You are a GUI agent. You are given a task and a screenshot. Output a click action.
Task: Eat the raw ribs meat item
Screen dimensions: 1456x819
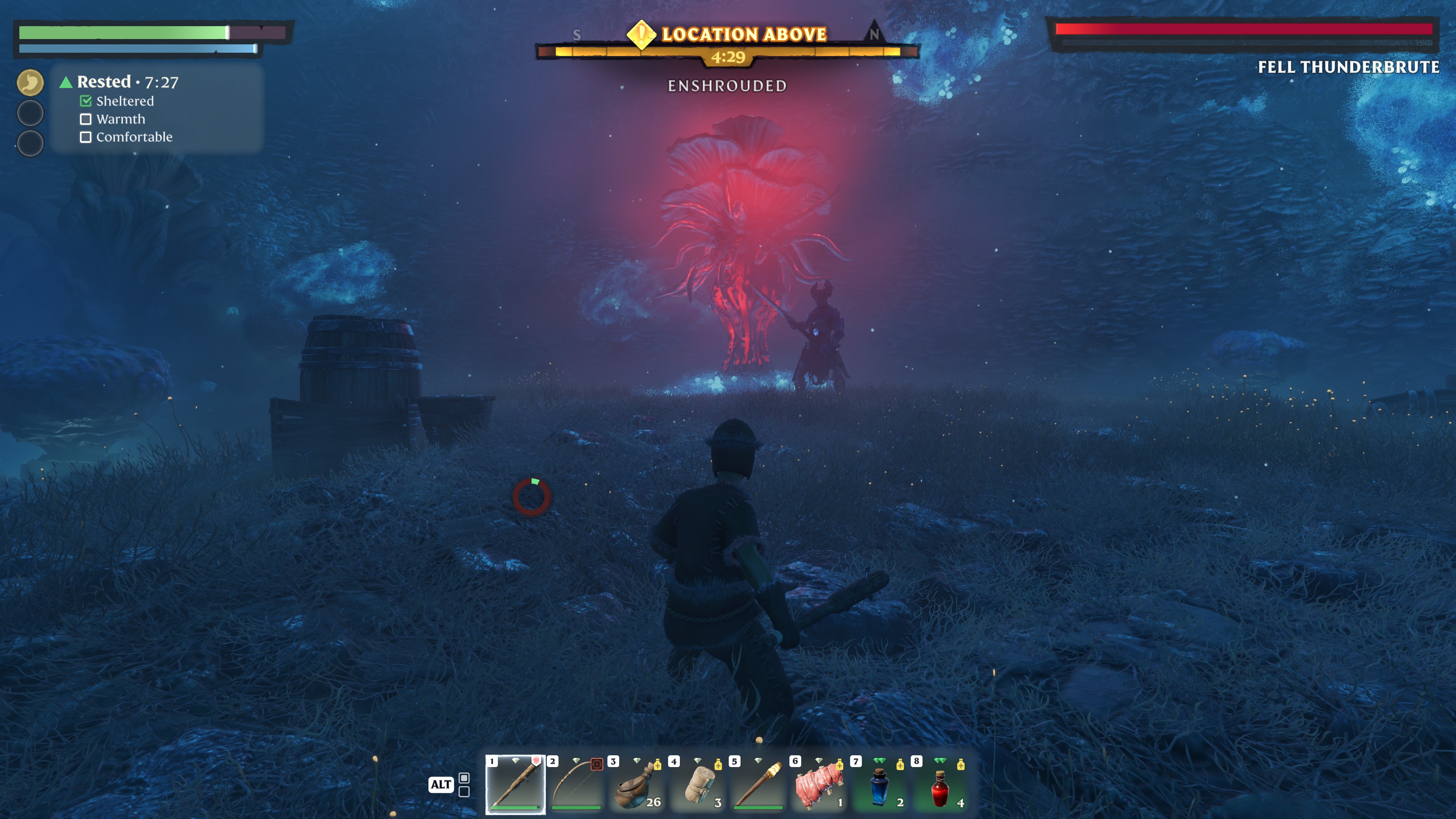[819, 784]
